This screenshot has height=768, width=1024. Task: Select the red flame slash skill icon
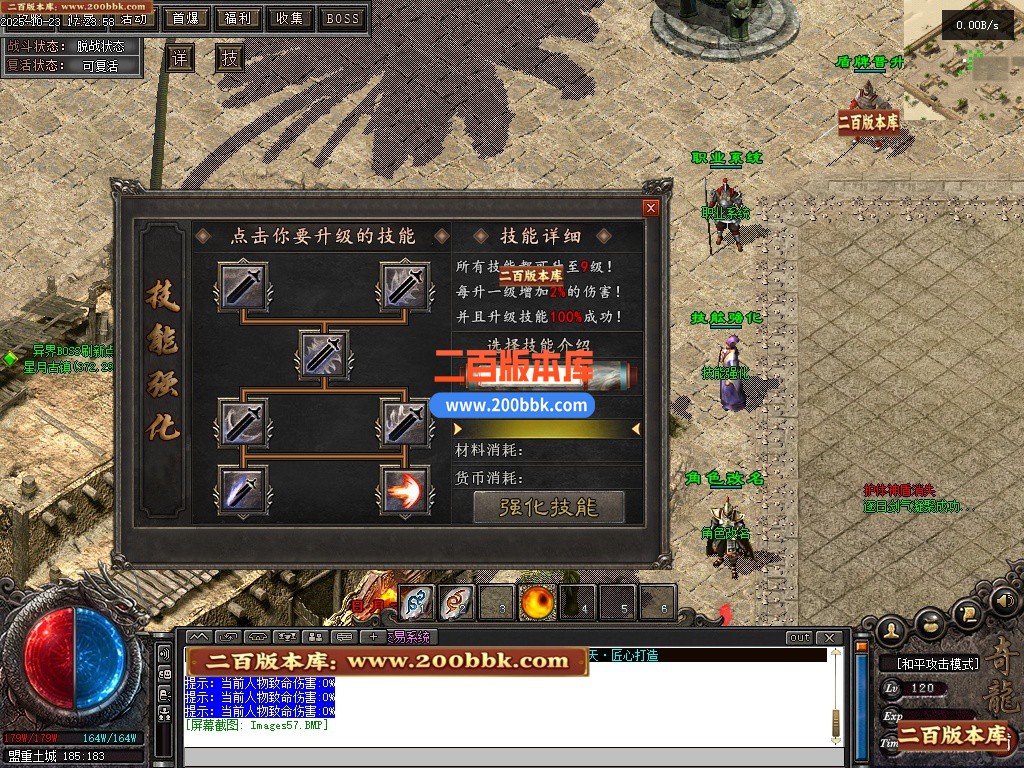405,490
